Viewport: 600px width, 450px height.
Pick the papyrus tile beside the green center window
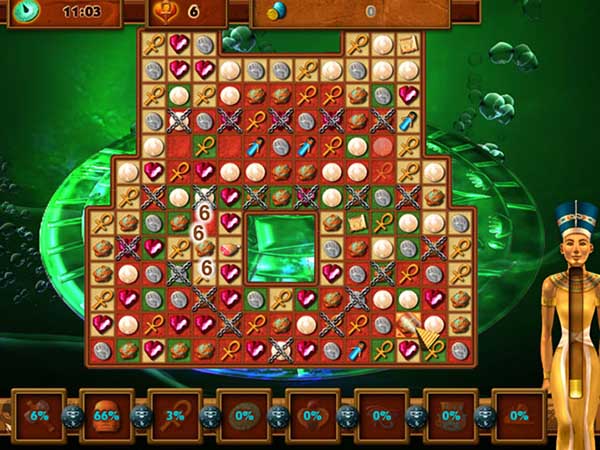[x=357, y=222]
